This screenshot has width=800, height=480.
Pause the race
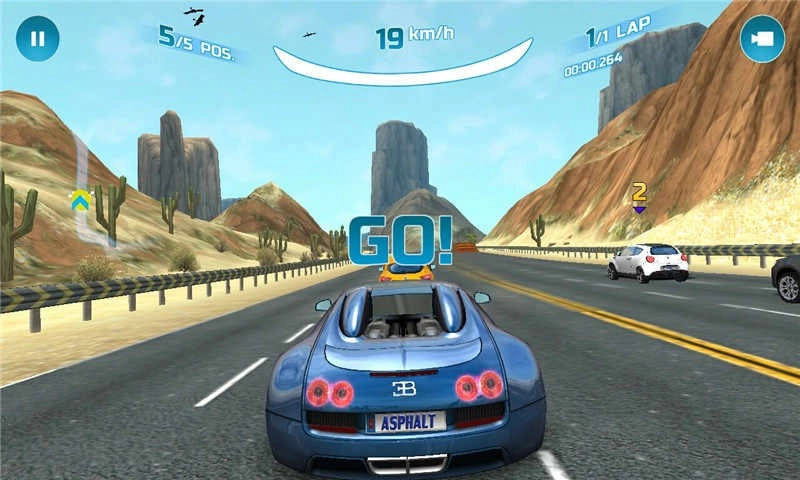[x=37, y=39]
